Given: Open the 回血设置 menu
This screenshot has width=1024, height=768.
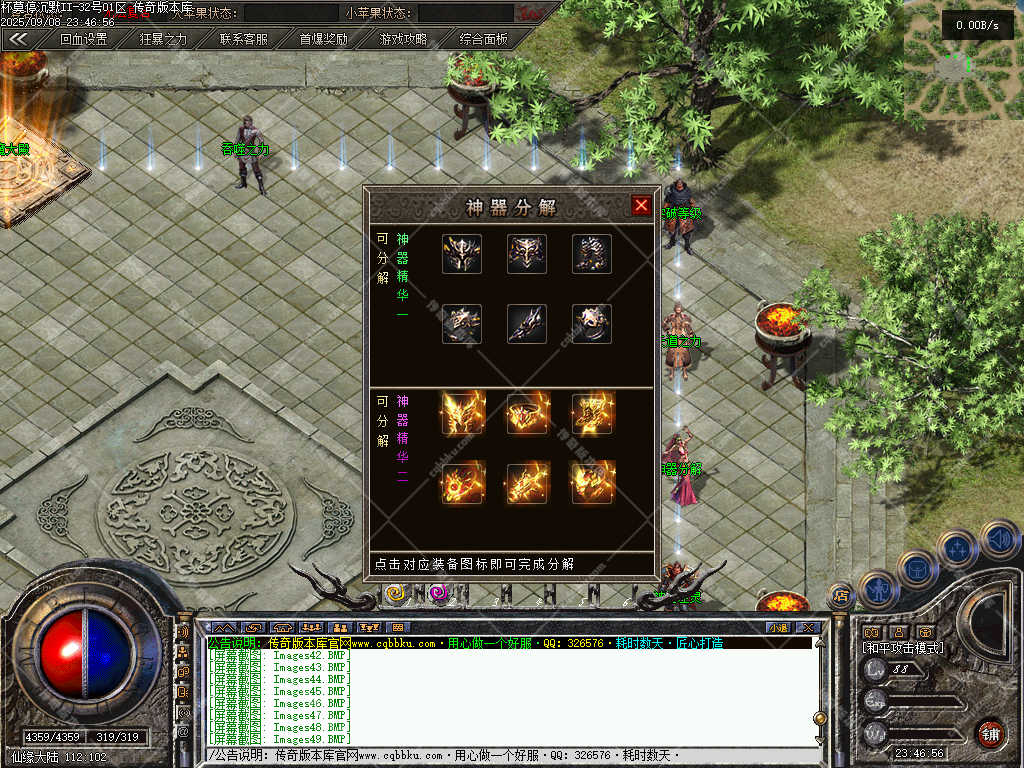Looking at the screenshot, I should pos(83,40).
